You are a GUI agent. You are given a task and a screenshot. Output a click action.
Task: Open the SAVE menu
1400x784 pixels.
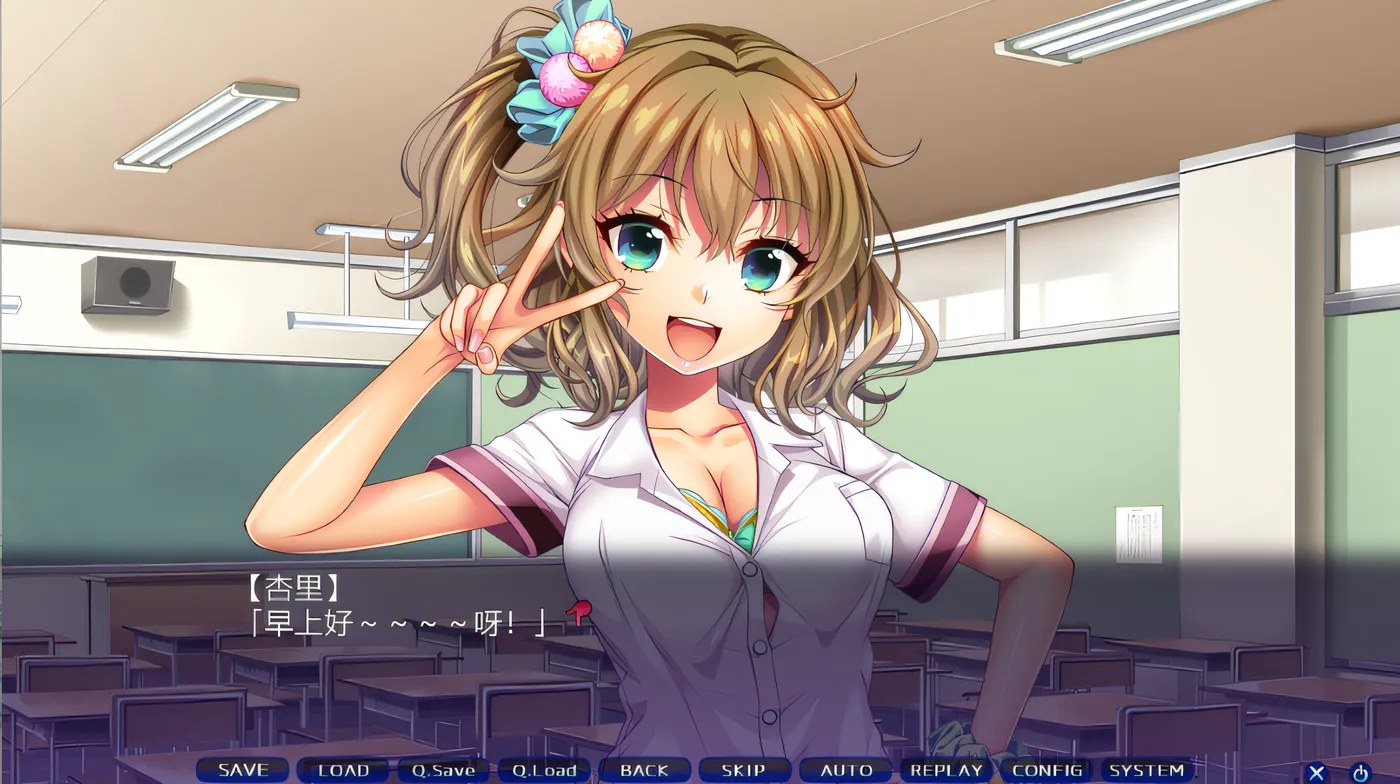point(243,770)
